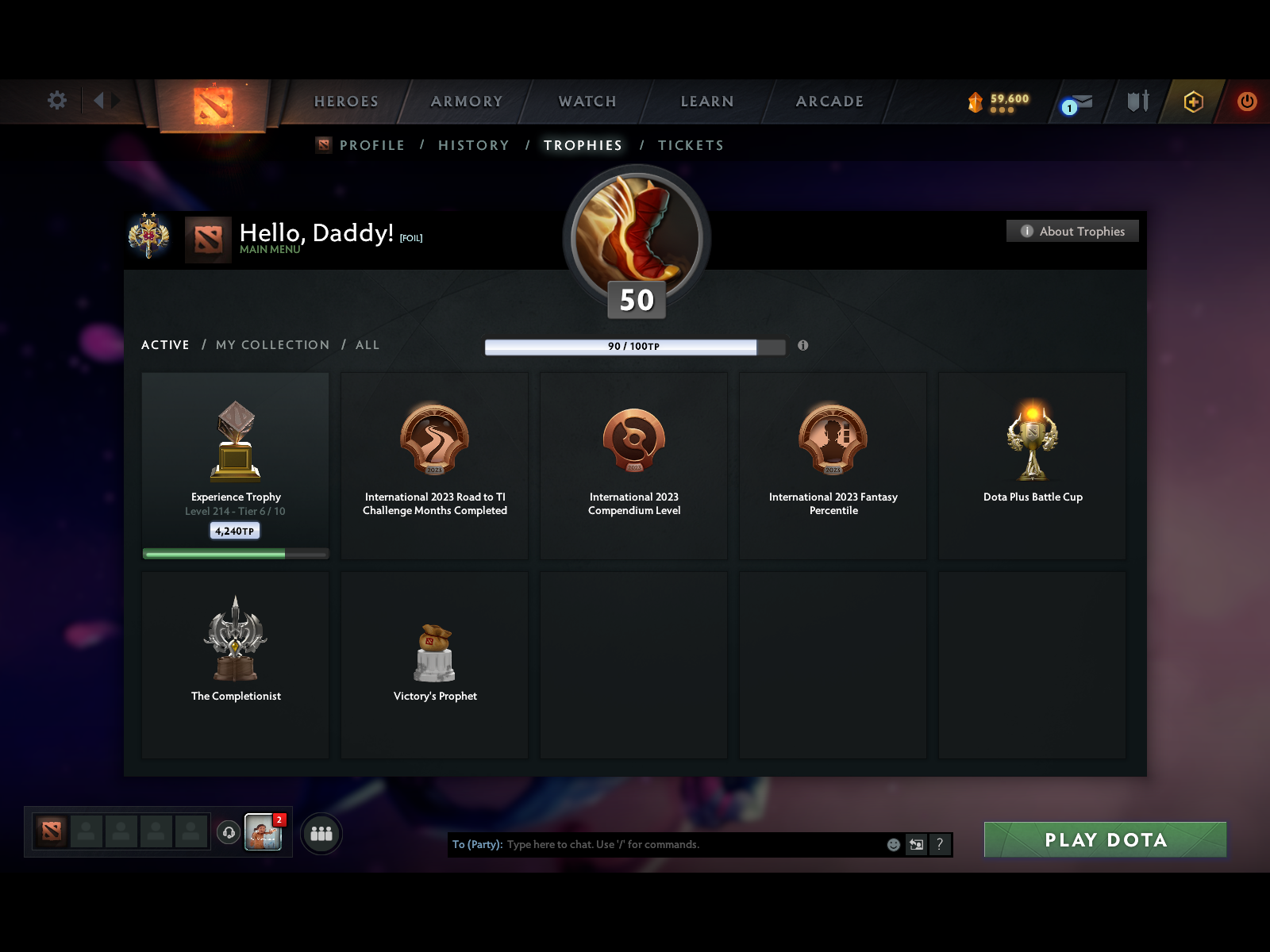Viewport: 1270px width, 952px height.
Task: Open the emoticon picker in the chat bar
Action: click(x=892, y=844)
